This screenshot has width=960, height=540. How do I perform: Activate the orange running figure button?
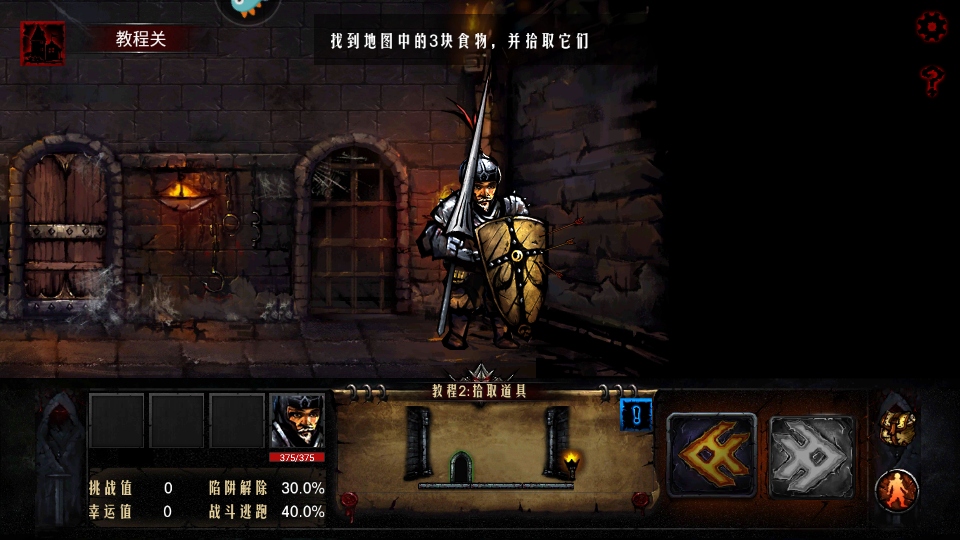(897, 490)
